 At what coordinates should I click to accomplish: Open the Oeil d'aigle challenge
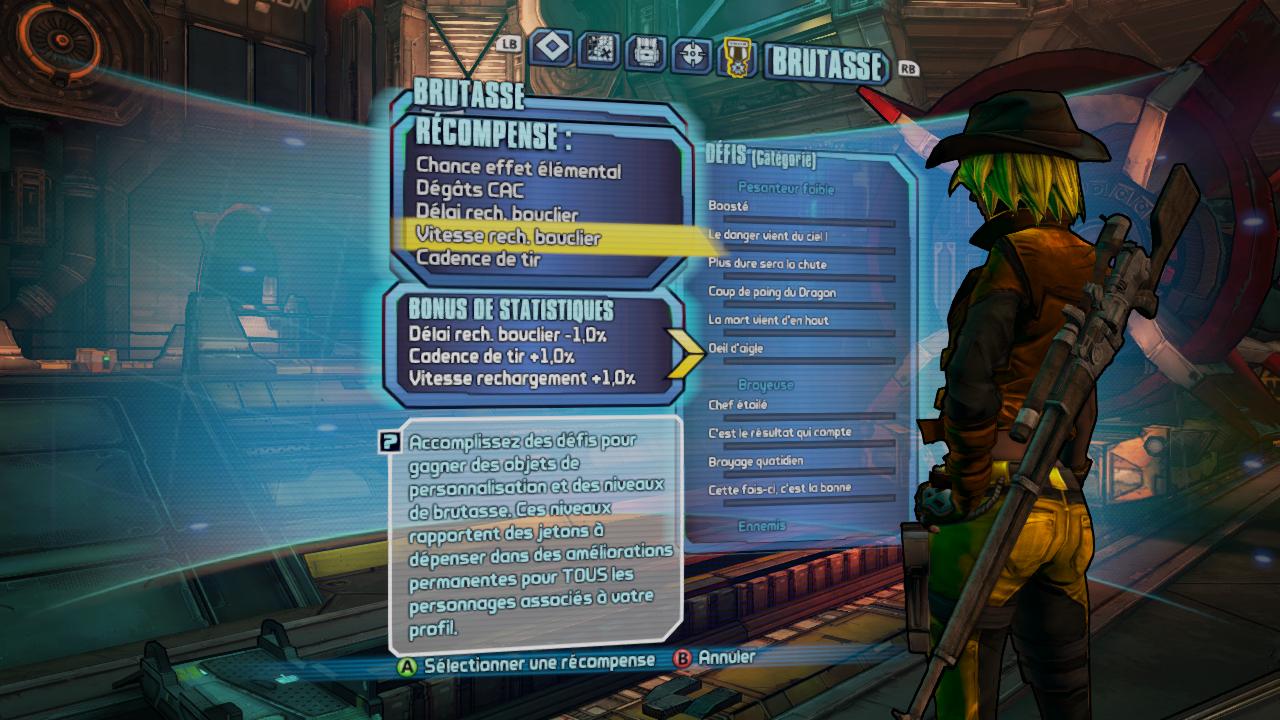pyautogui.click(x=738, y=347)
